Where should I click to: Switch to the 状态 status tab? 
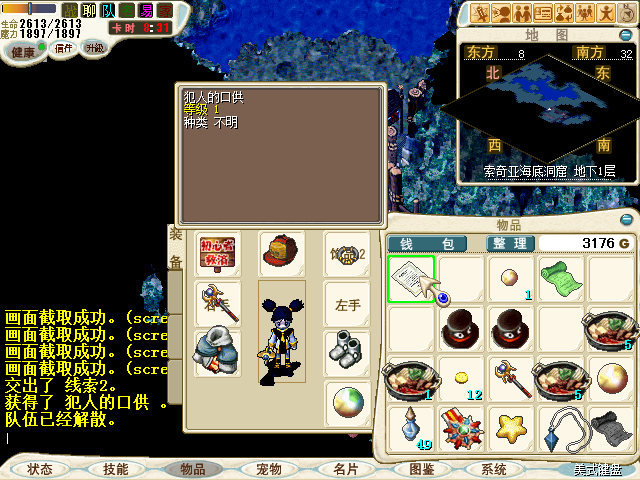(x=40, y=469)
